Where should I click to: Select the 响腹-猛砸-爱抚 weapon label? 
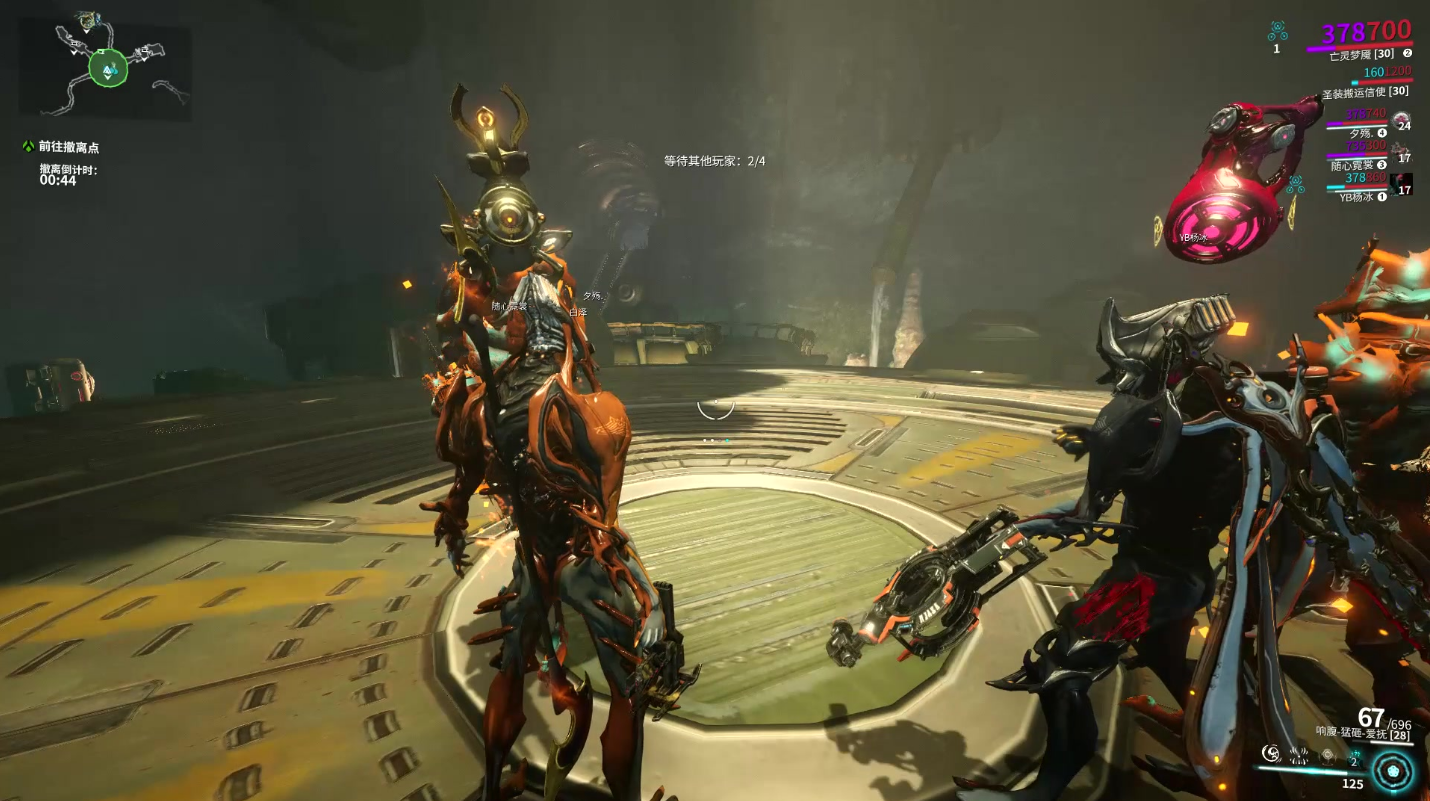[1351, 733]
